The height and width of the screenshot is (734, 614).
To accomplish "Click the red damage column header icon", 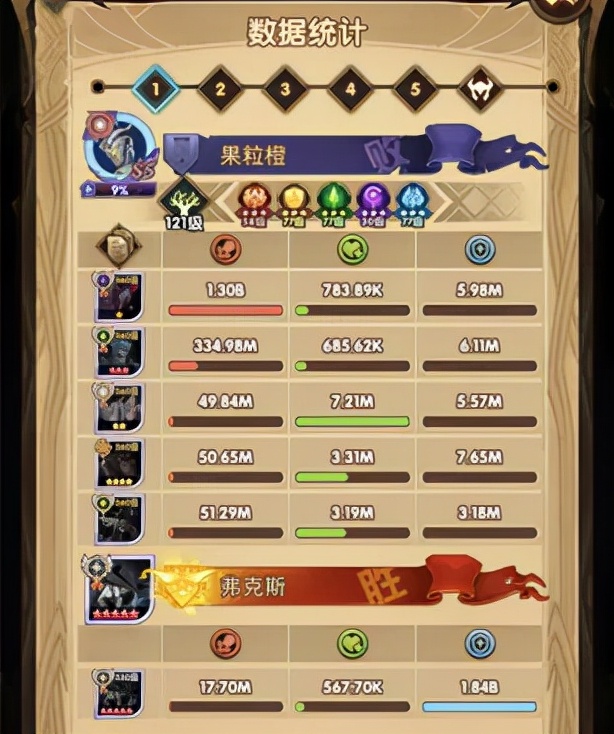I will pyautogui.click(x=225, y=249).
